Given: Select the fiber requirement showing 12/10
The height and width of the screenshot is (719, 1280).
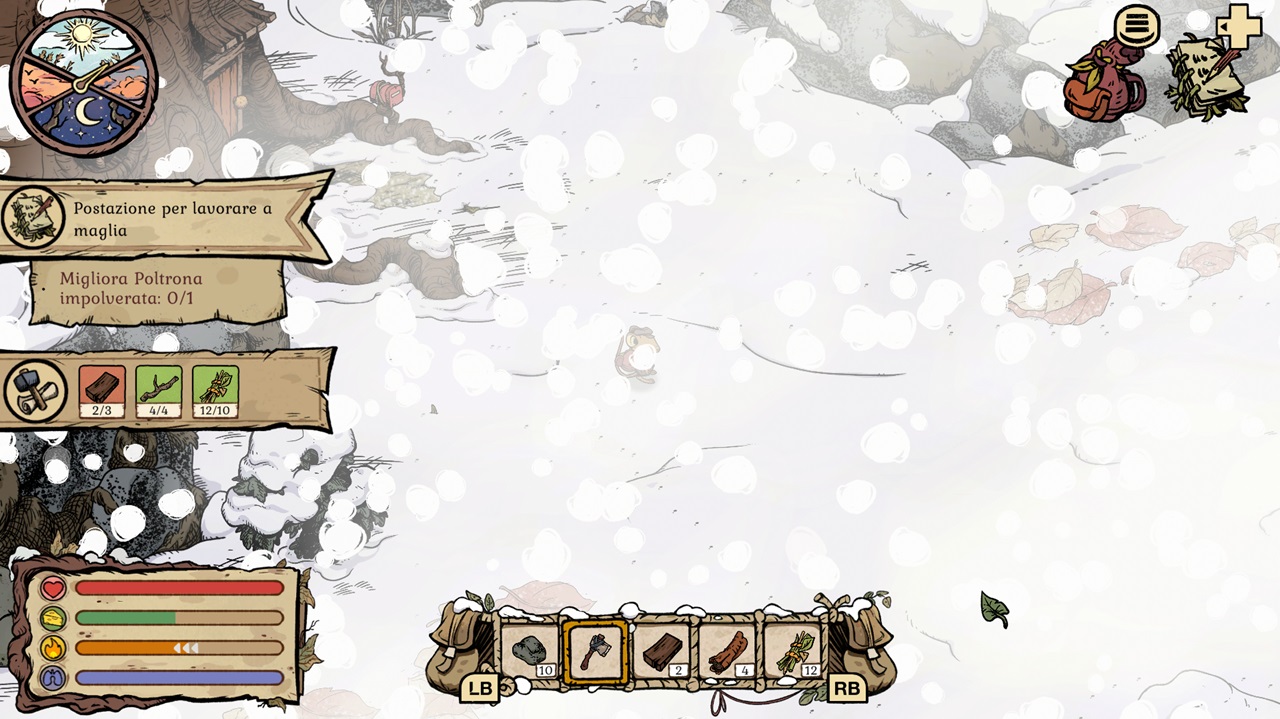Looking at the screenshot, I should point(215,391).
